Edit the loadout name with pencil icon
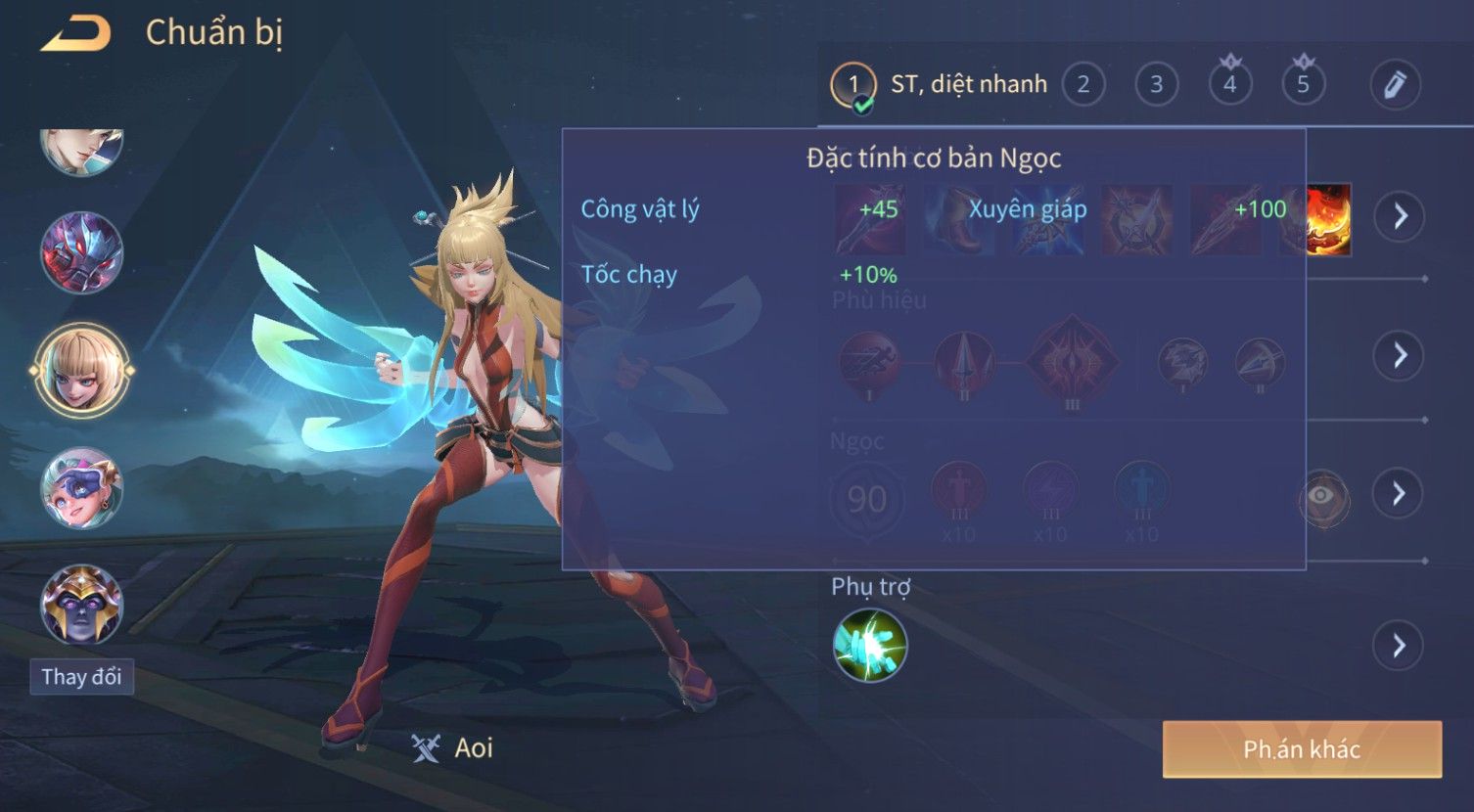Viewport: 1474px width, 812px height. click(1395, 85)
